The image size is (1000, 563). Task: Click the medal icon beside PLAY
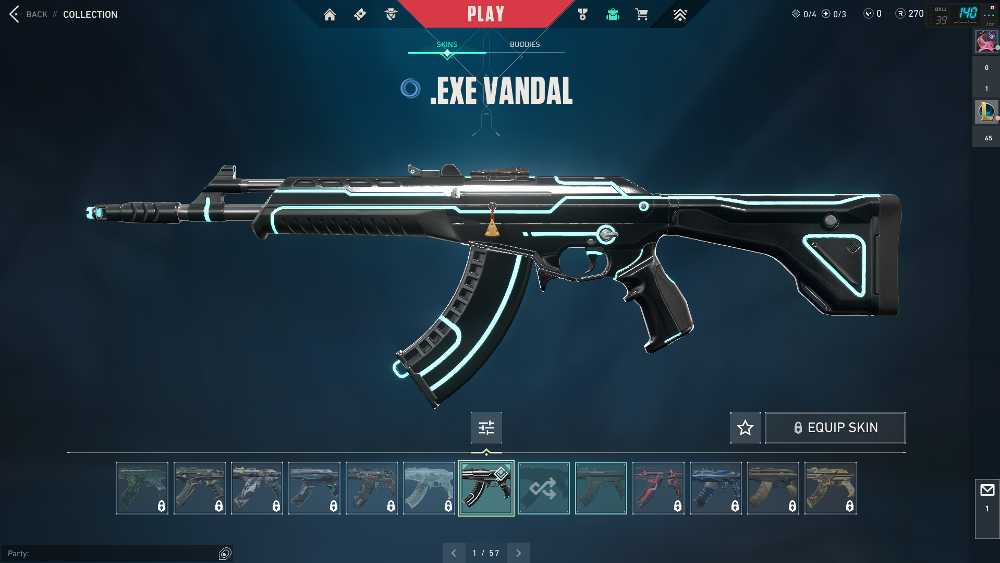[584, 15]
